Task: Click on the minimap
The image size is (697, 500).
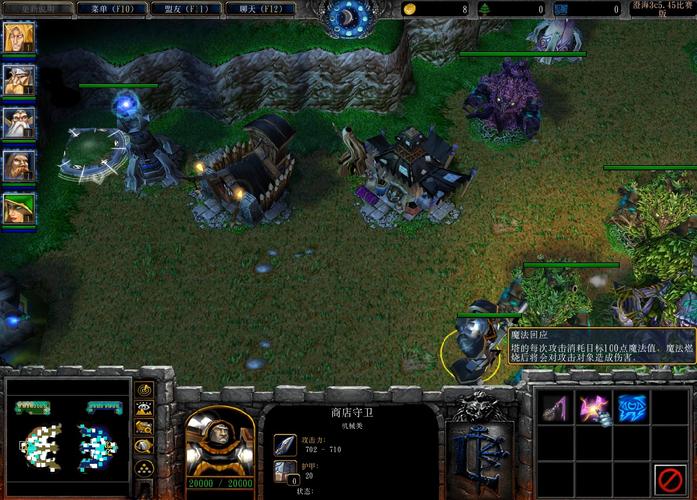Action: coord(67,438)
